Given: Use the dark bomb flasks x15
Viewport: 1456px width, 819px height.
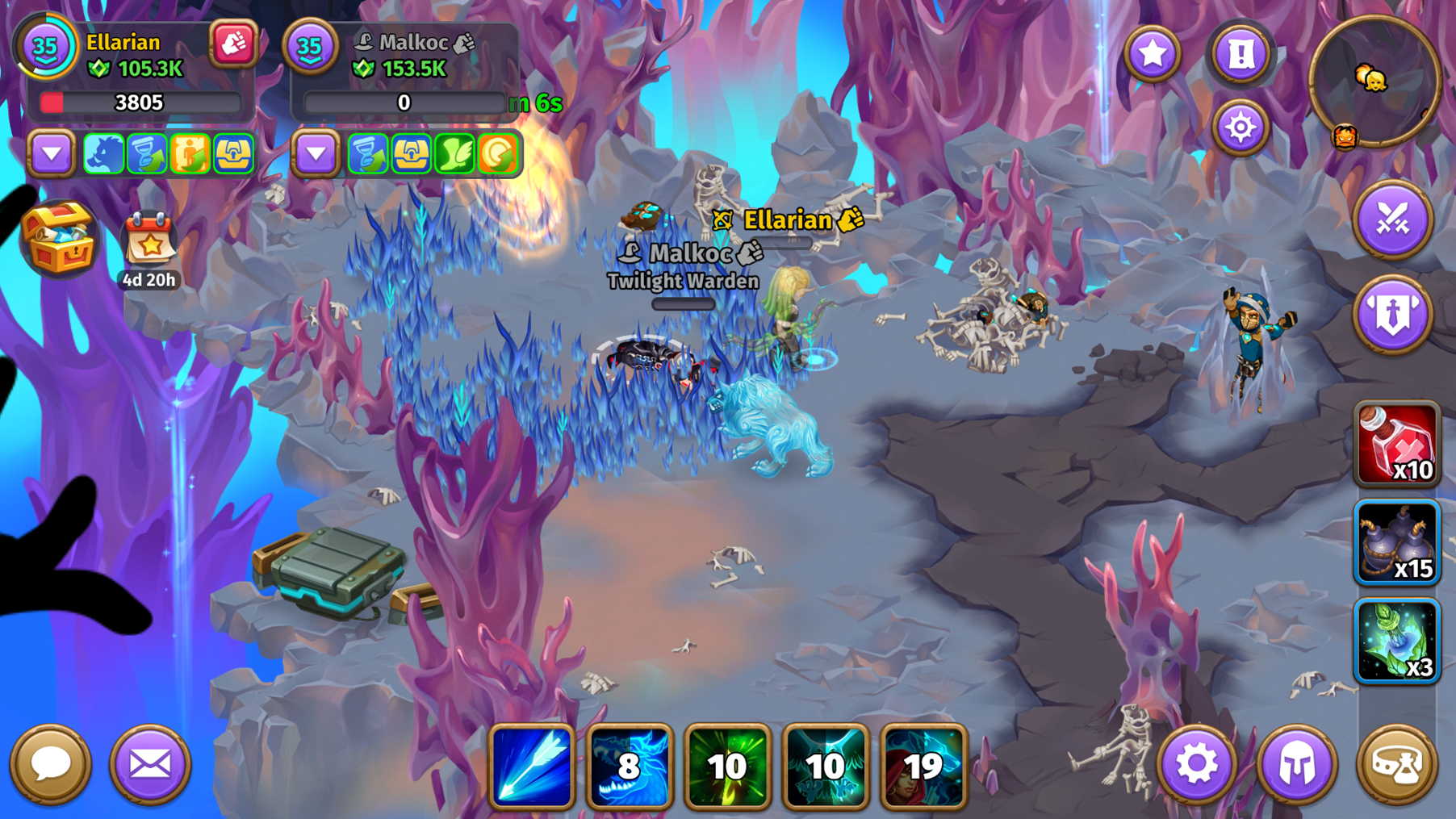Looking at the screenshot, I should (1396, 542).
